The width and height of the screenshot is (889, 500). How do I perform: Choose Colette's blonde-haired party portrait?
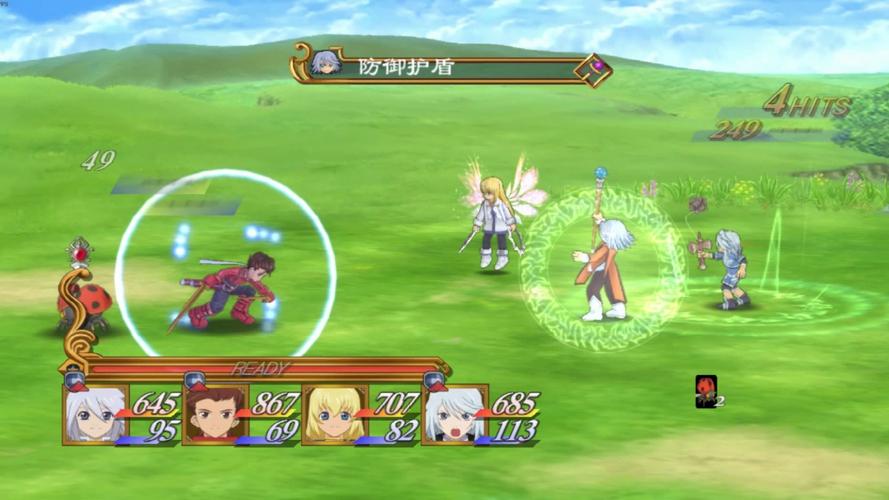click(333, 414)
